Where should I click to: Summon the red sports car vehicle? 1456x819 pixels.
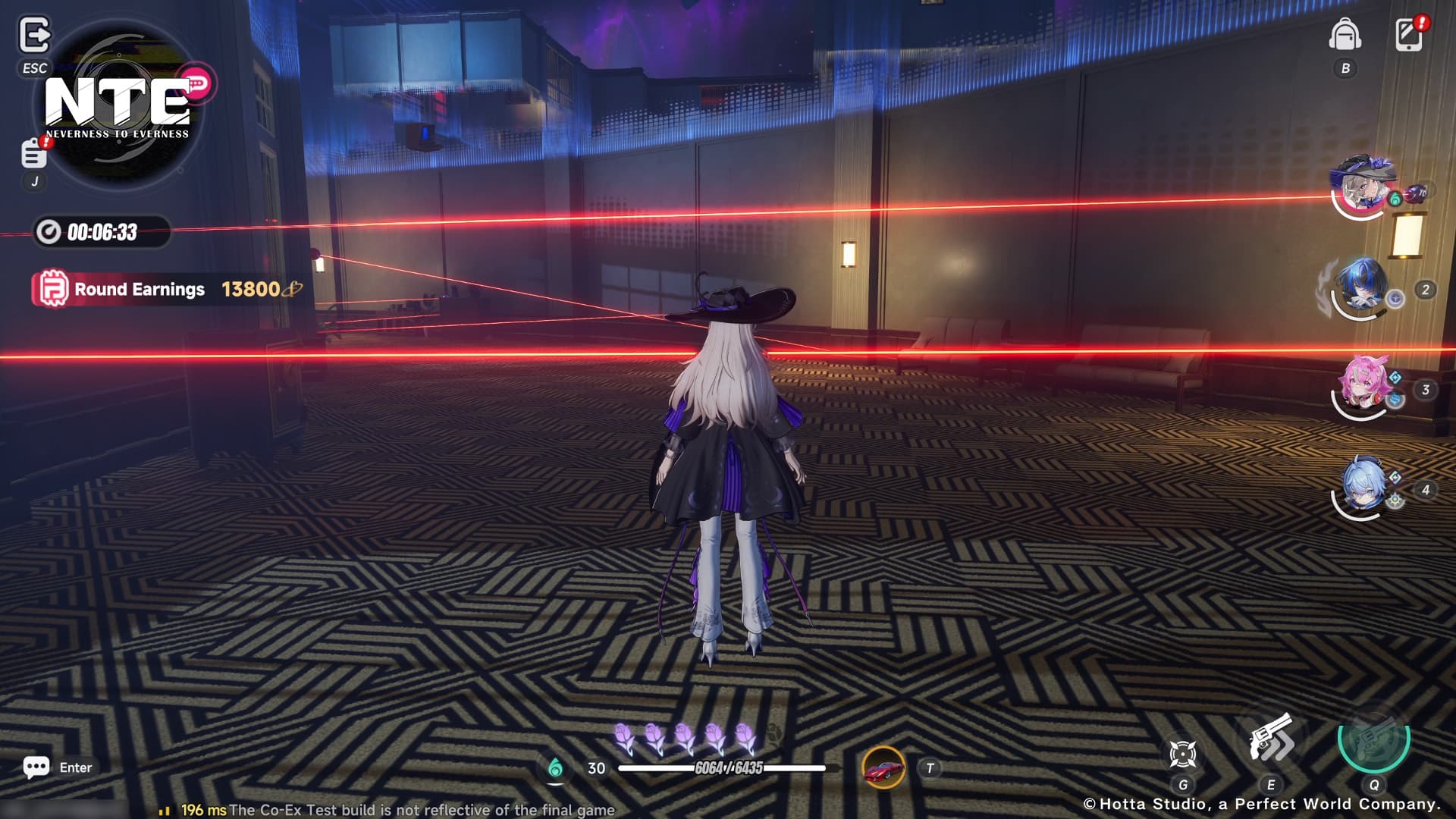click(883, 767)
